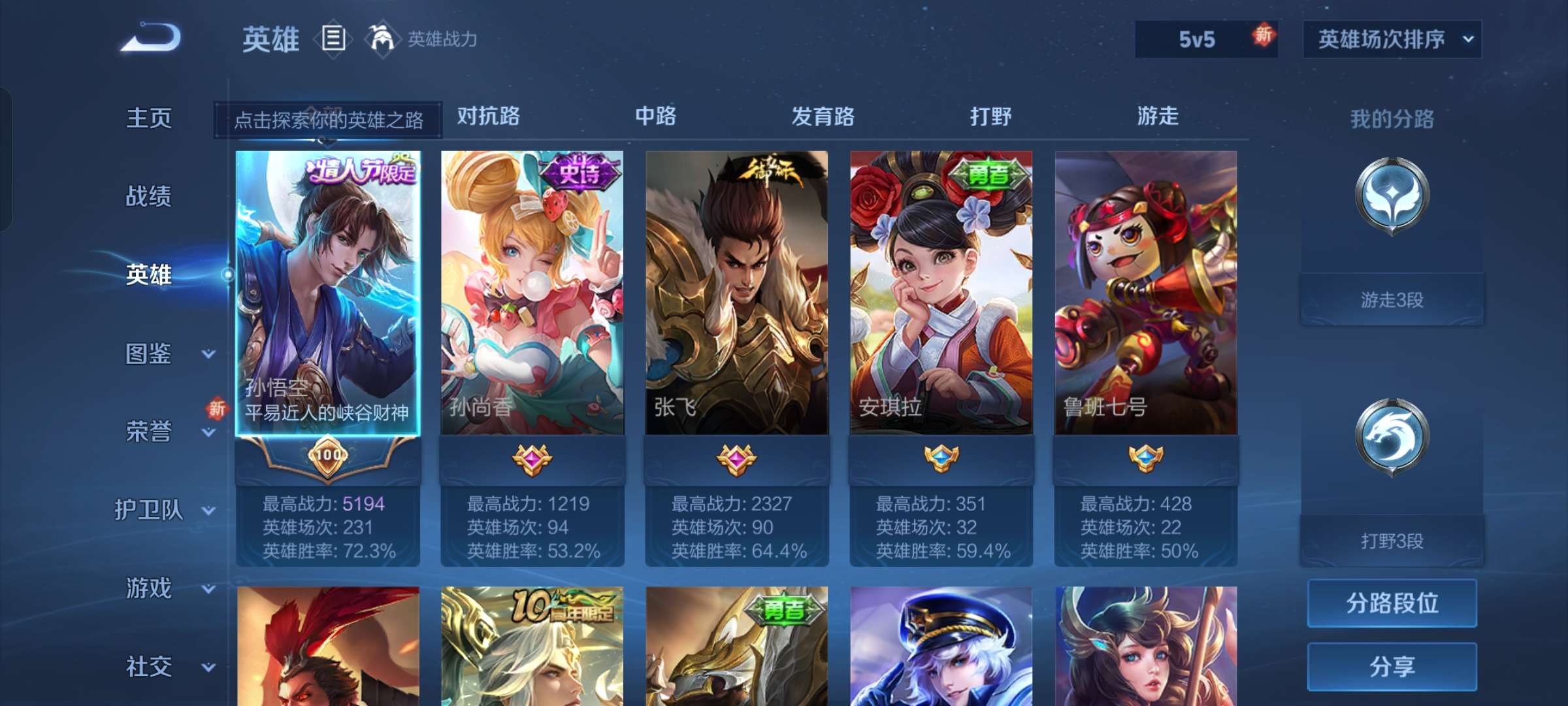The width and height of the screenshot is (1568, 706).
Task: Click the 英雄战力 helmet icon
Action: tap(382, 38)
